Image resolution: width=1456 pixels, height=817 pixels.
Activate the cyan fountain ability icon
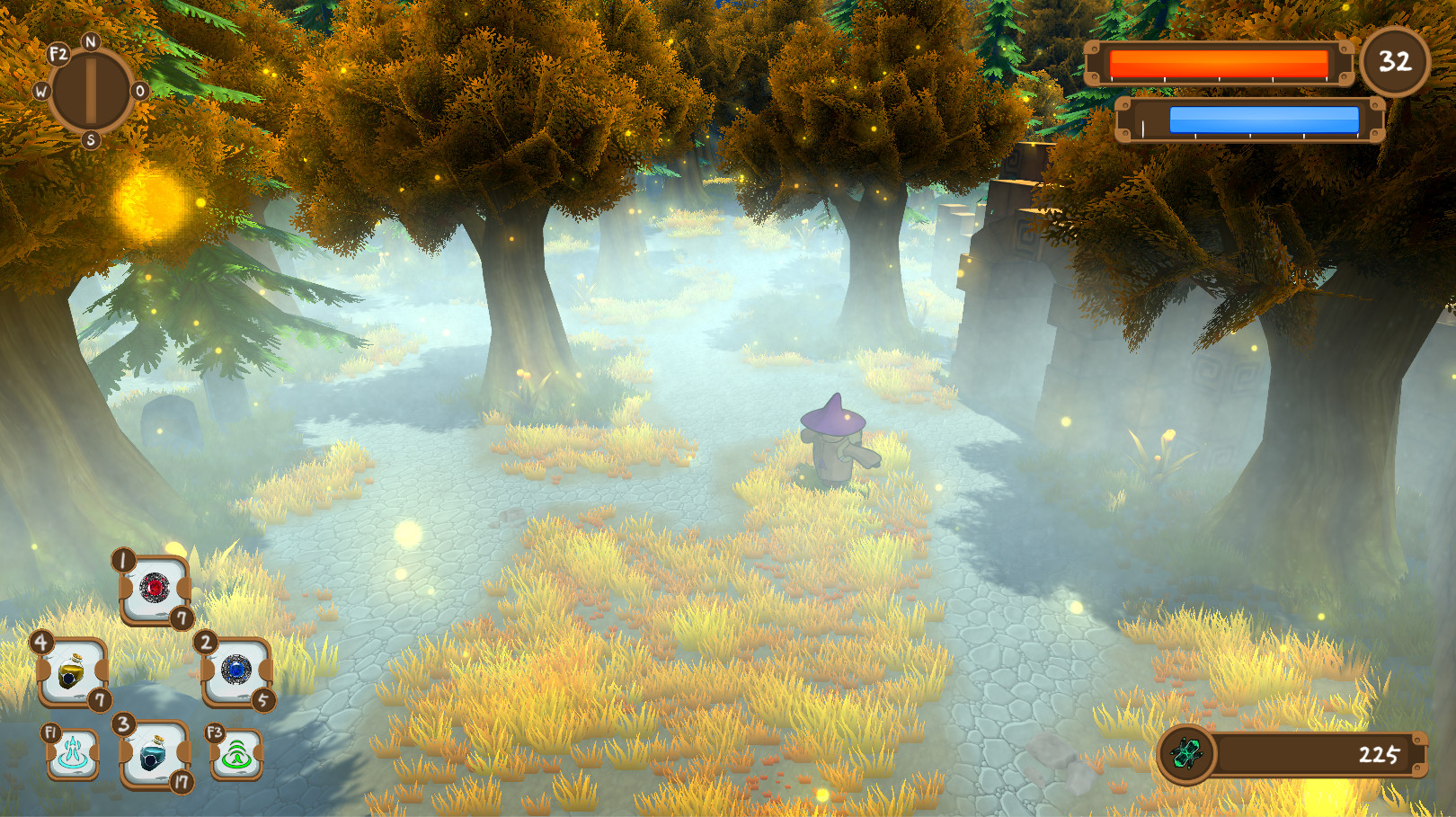(73, 753)
